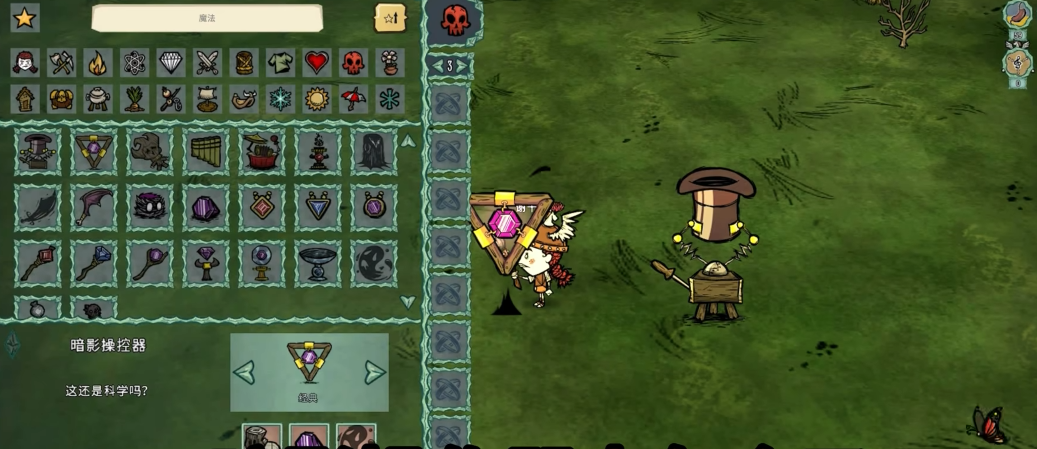Choose the flame light-sources filter
Screen dimensions: 1037x449
98,63
